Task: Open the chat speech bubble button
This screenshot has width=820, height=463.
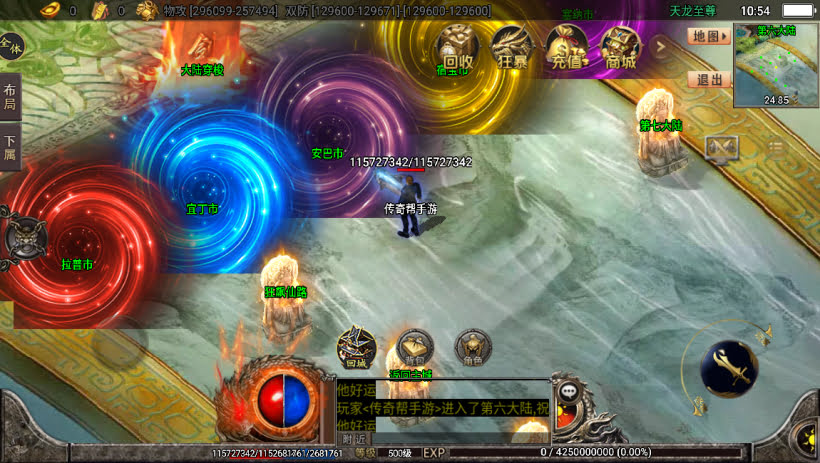Action: point(570,391)
